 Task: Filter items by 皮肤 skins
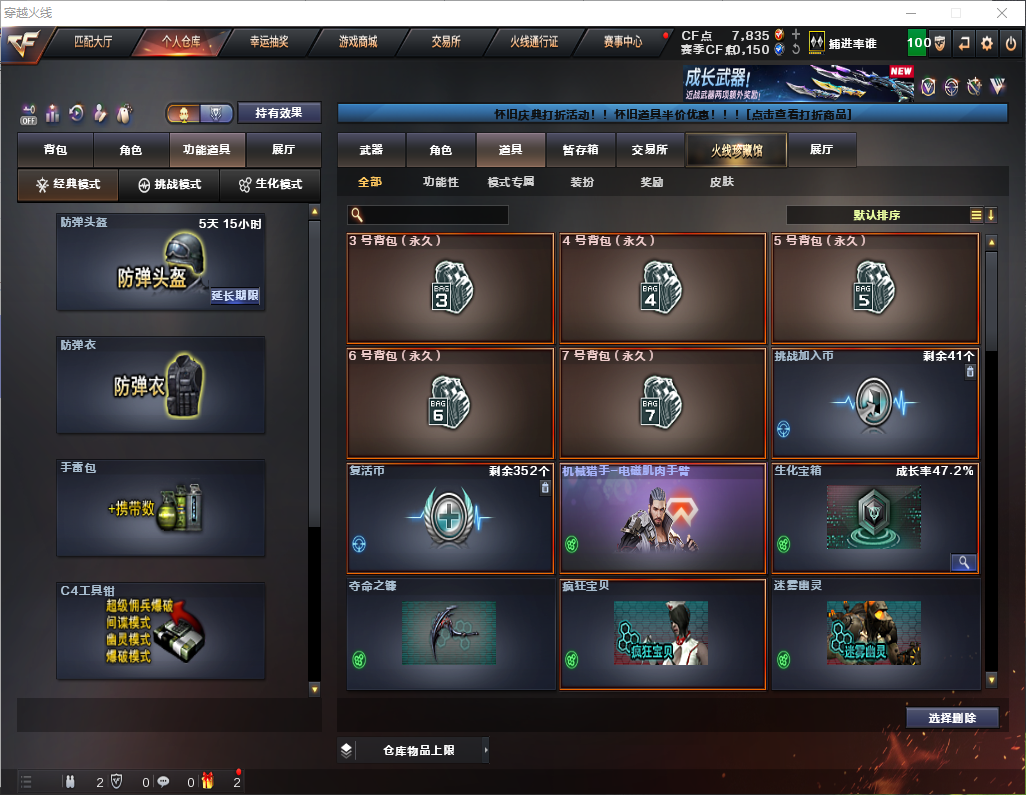tap(721, 182)
